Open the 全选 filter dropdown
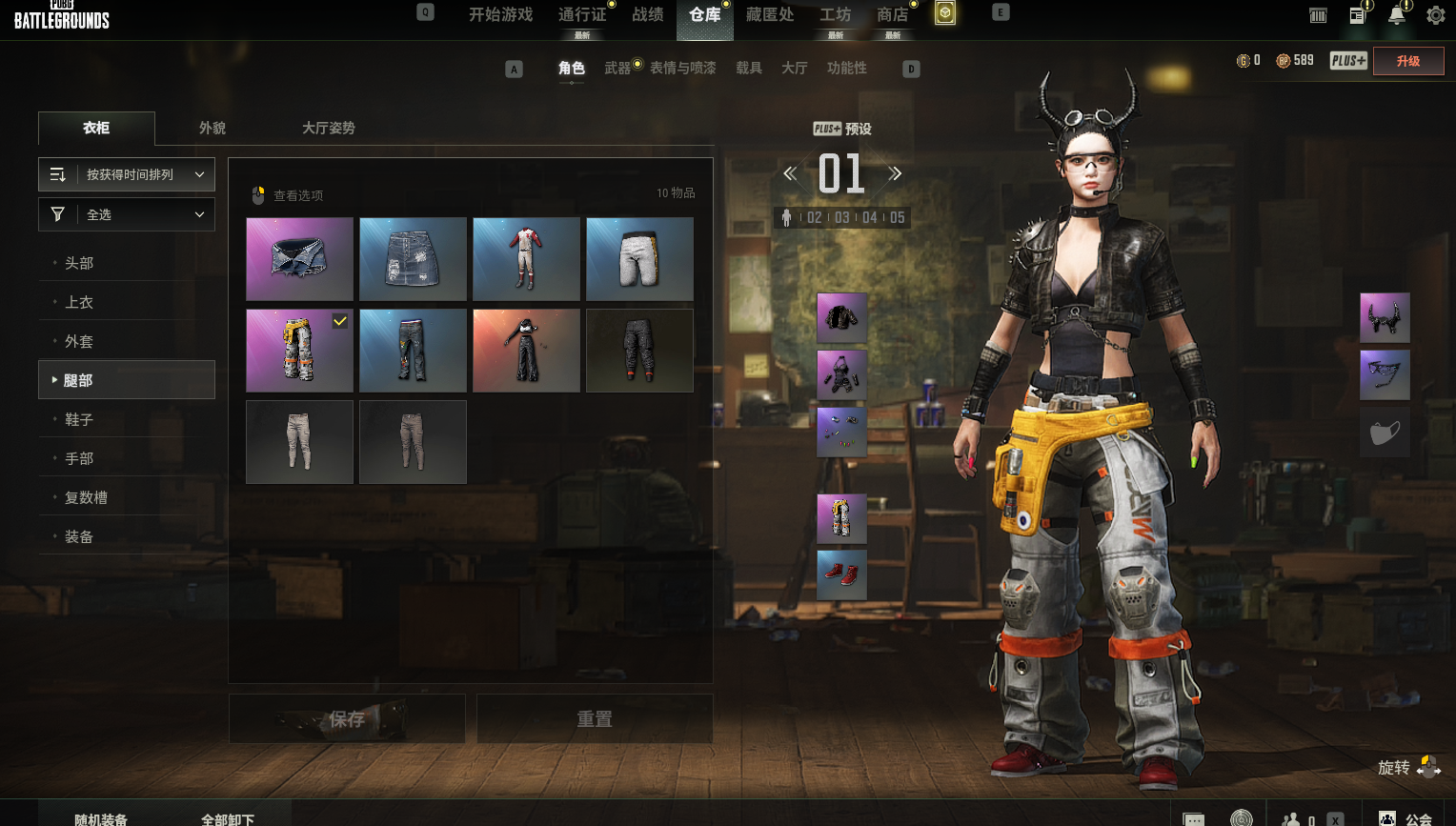This screenshot has width=1456, height=826. pyautogui.click(x=127, y=215)
